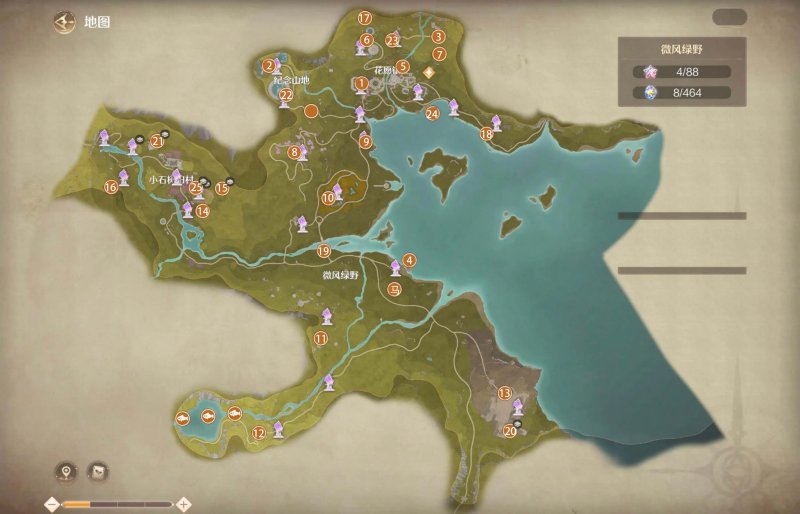Zoom out the map with minus button
Screen dimensions: 800x514
51,504
